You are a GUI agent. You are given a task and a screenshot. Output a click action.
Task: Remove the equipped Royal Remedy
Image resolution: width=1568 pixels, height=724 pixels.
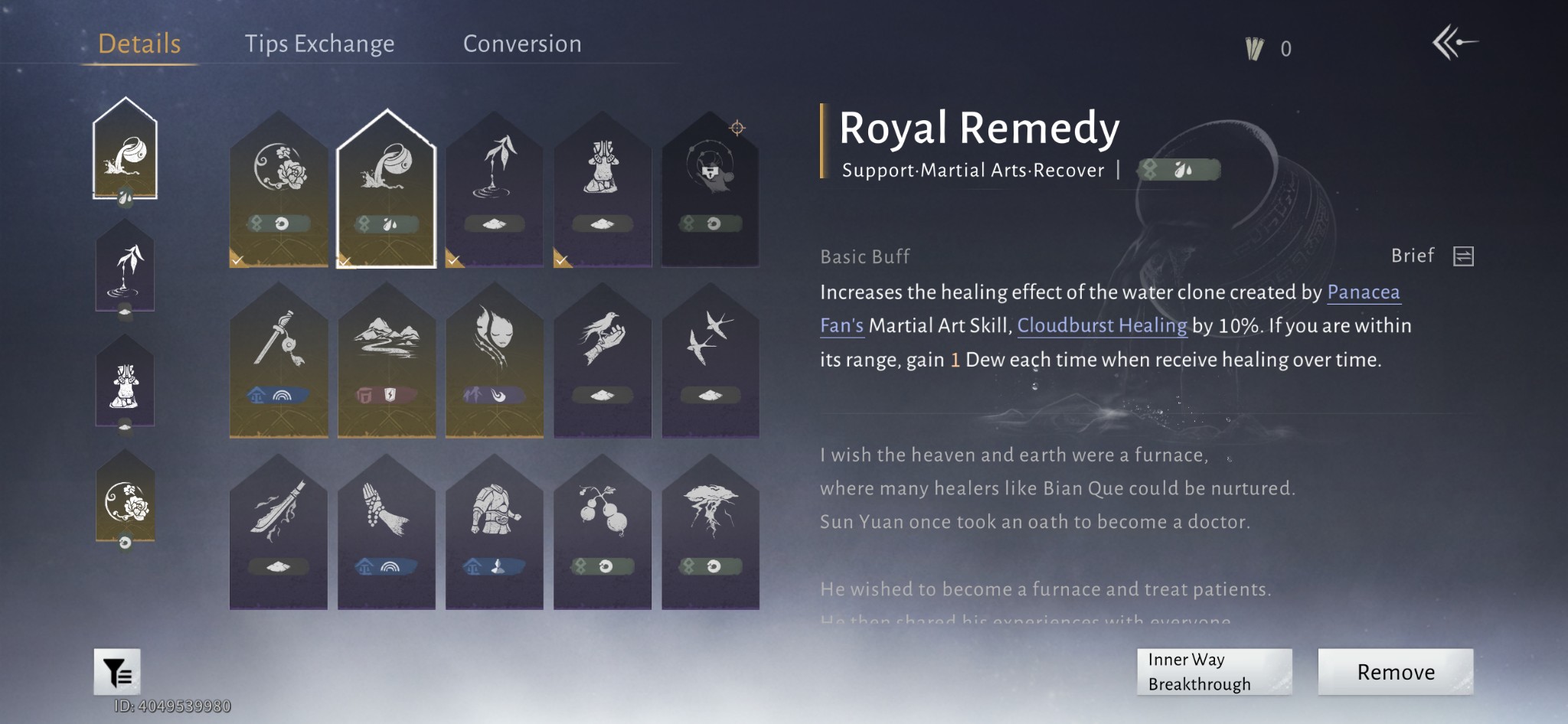1395,672
